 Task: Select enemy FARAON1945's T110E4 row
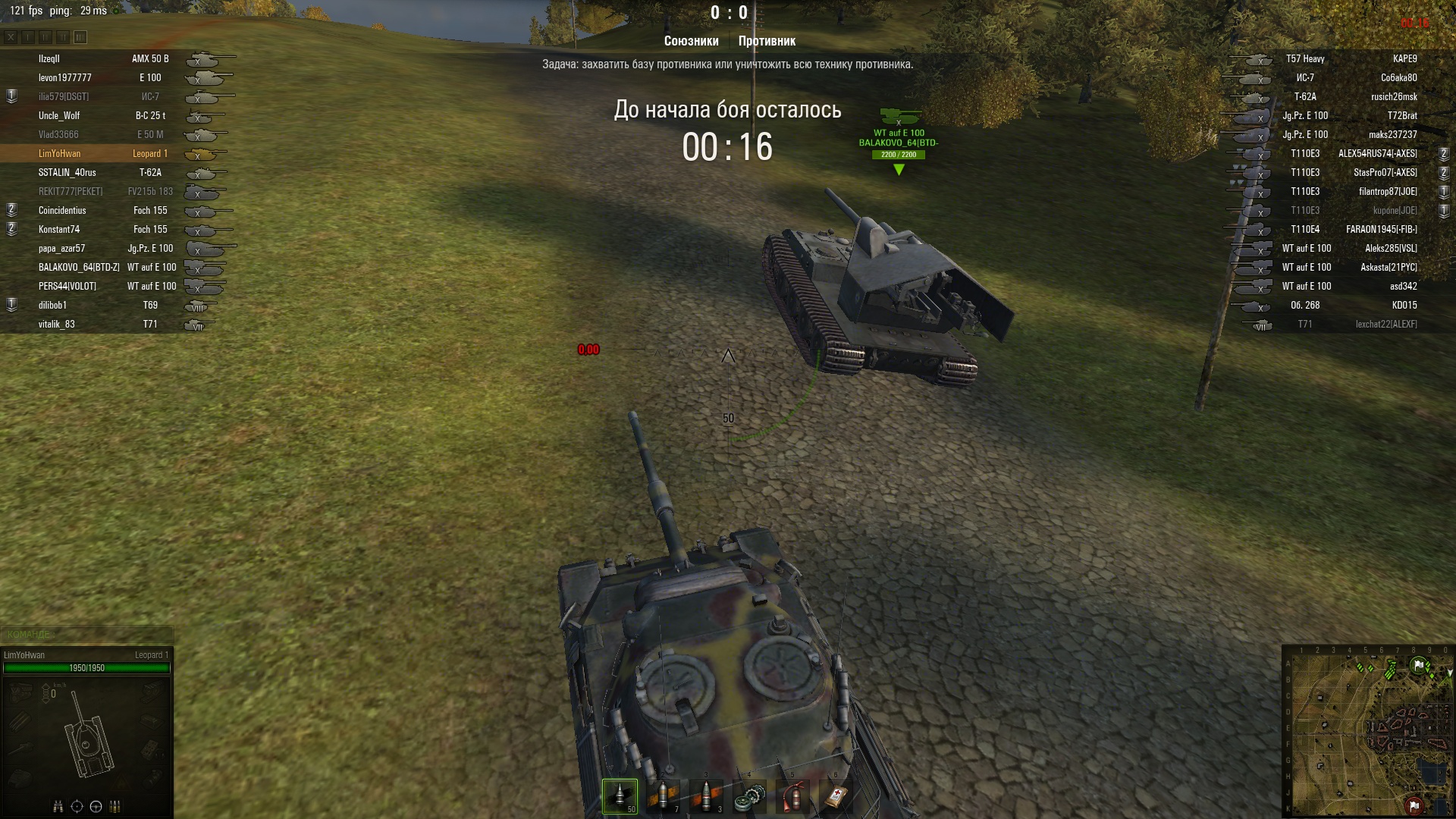pyautogui.click(x=1342, y=229)
